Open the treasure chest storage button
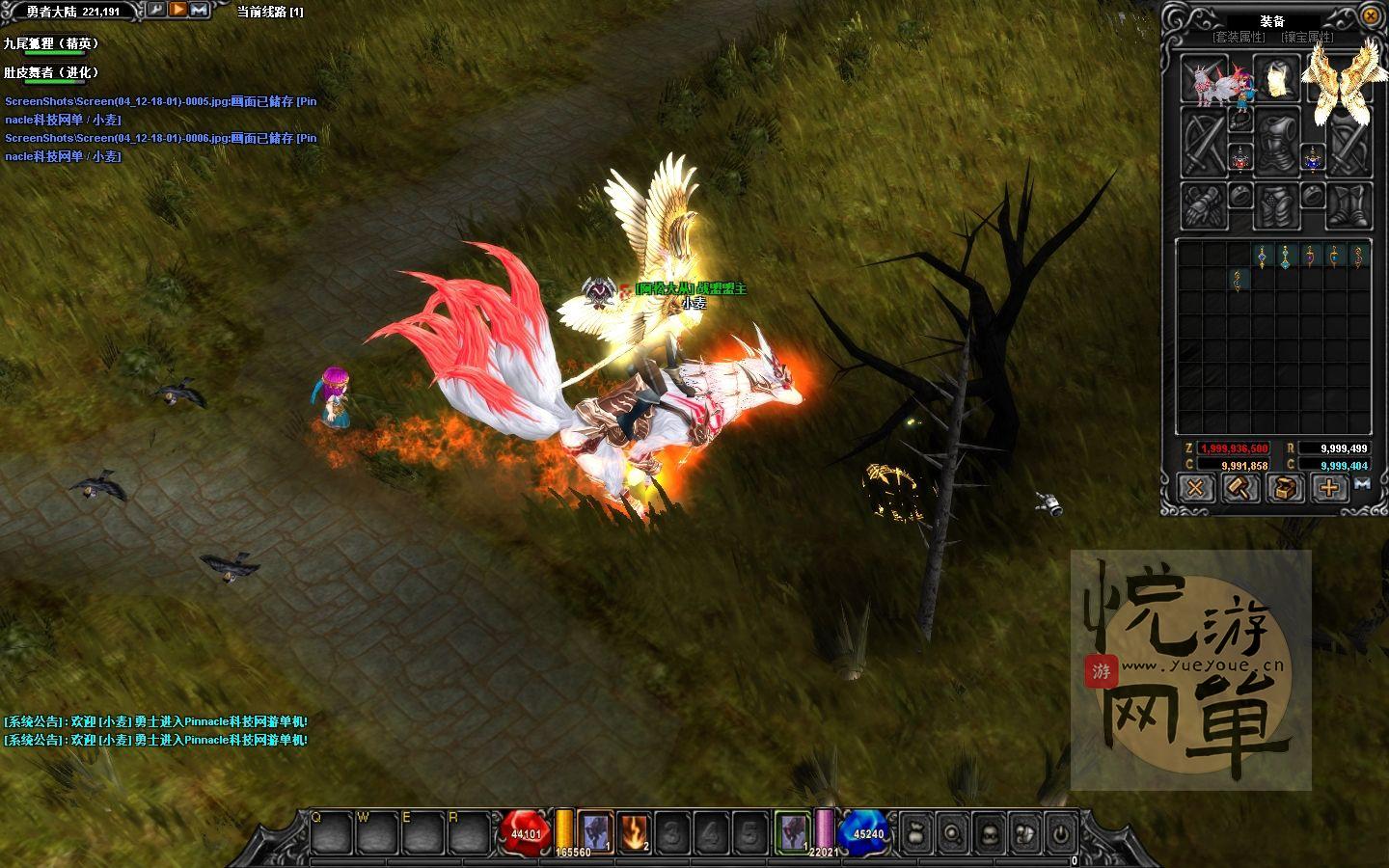Screen dimensions: 1389x868 point(1284,488)
